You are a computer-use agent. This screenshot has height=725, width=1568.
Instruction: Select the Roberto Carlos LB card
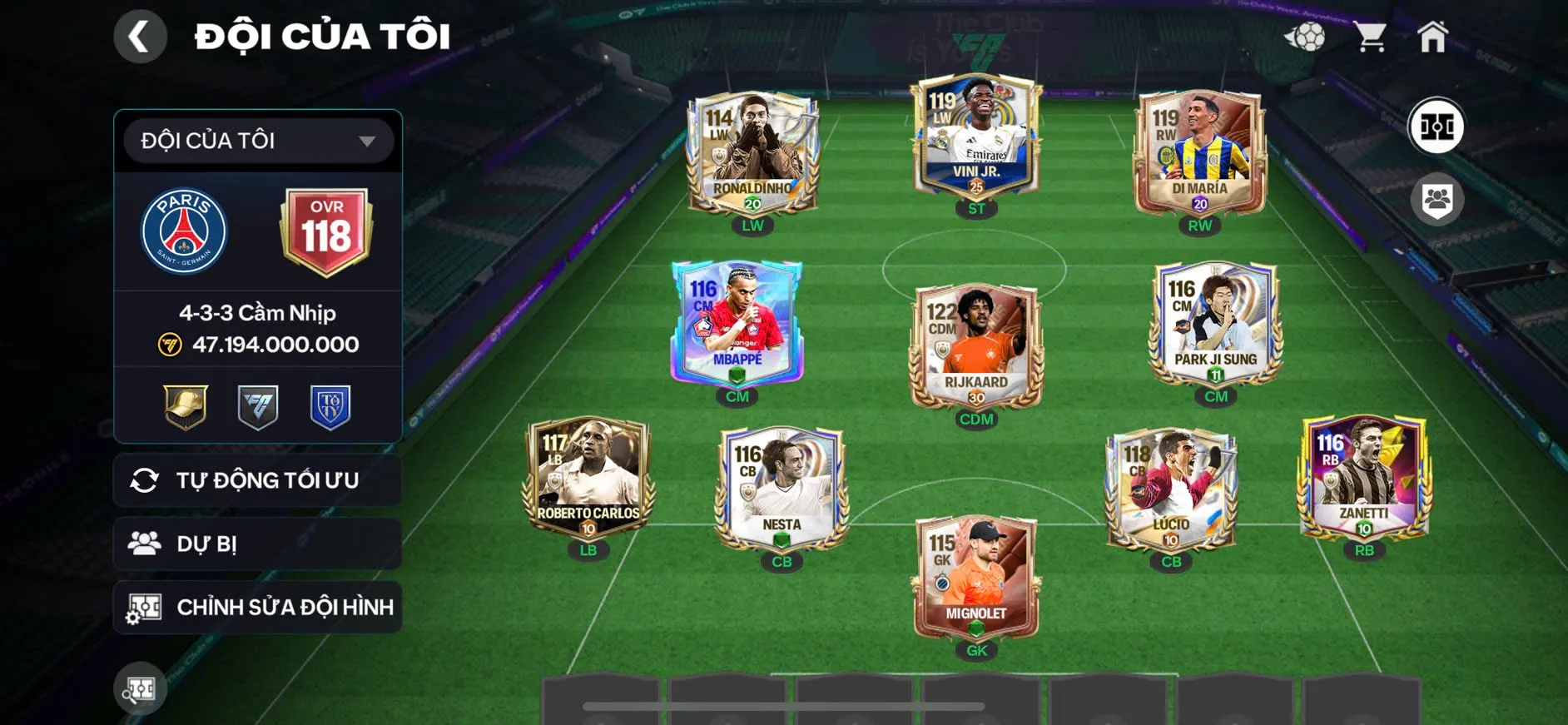tap(588, 479)
